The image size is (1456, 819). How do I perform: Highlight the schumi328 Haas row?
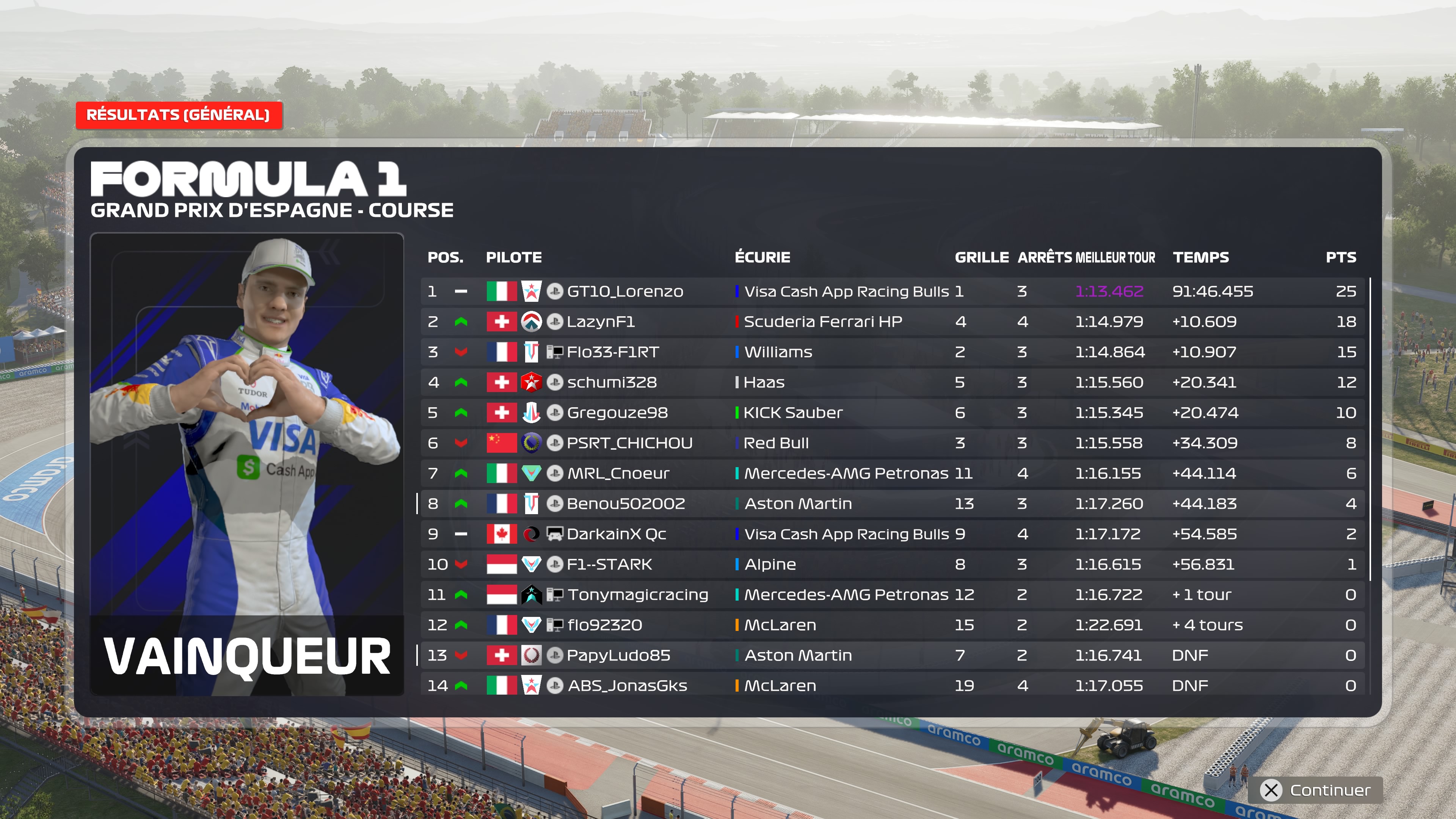click(x=892, y=383)
